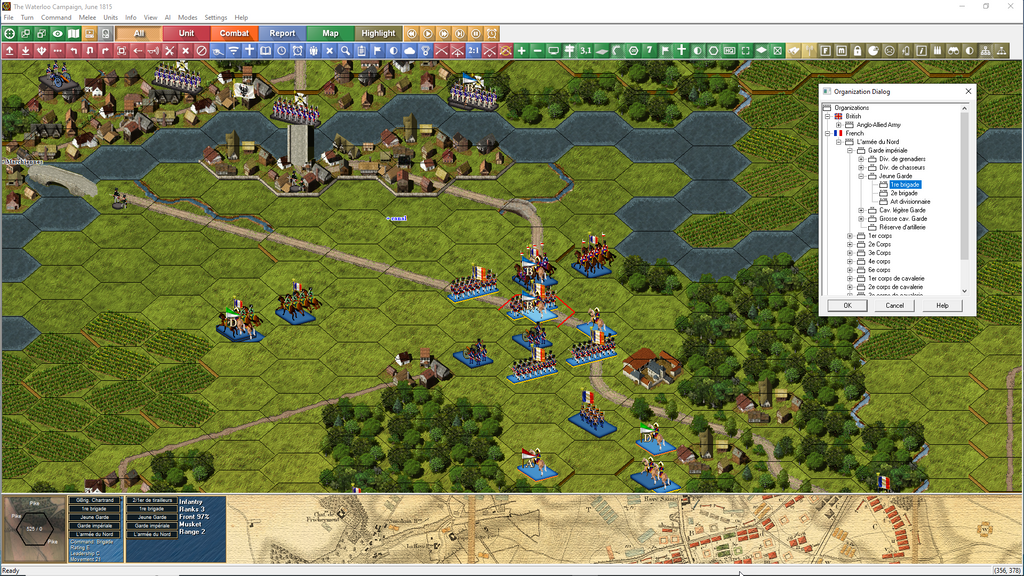Select 2e brigade in the organization tree

[902, 193]
